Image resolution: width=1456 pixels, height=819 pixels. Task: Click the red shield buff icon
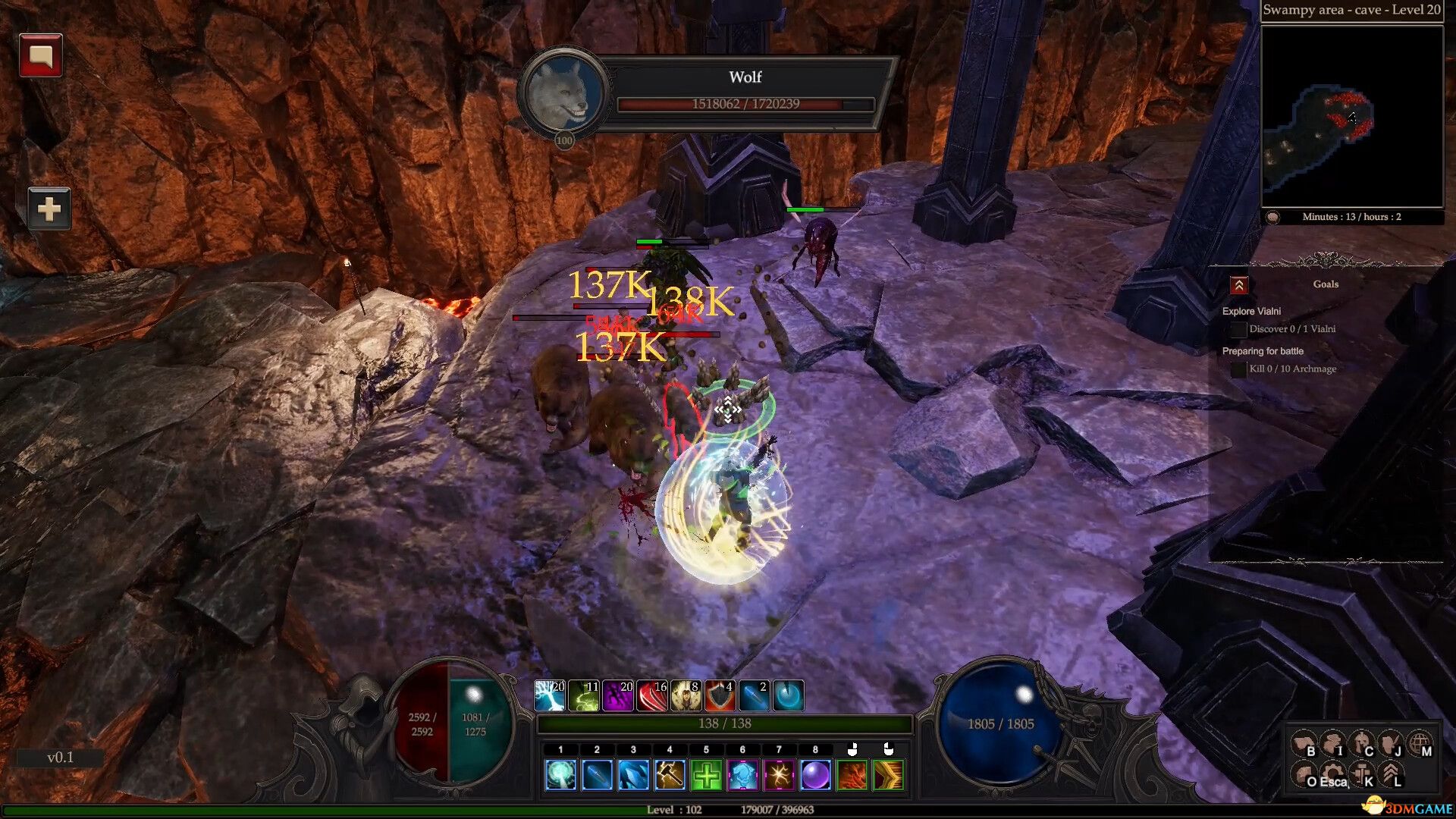[x=720, y=695]
